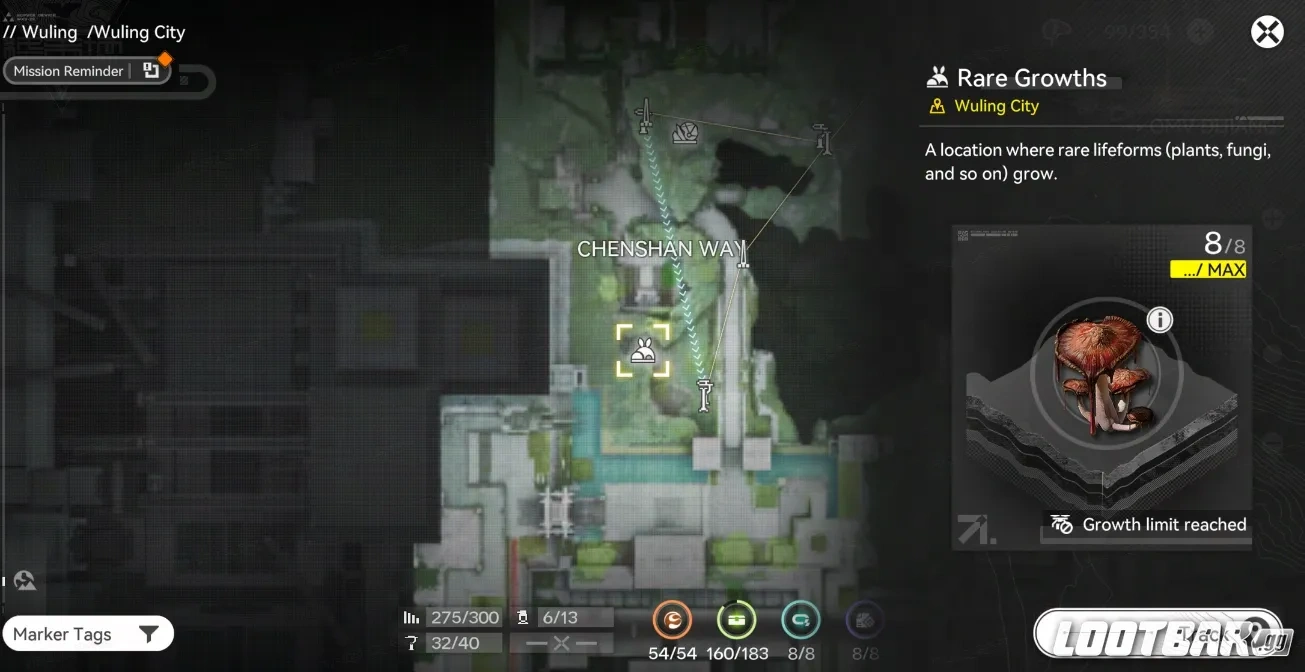The height and width of the screenshot is (672, 1305).
Task: Click the orange swirl collectible counter icon
Action: click(672, 621)
